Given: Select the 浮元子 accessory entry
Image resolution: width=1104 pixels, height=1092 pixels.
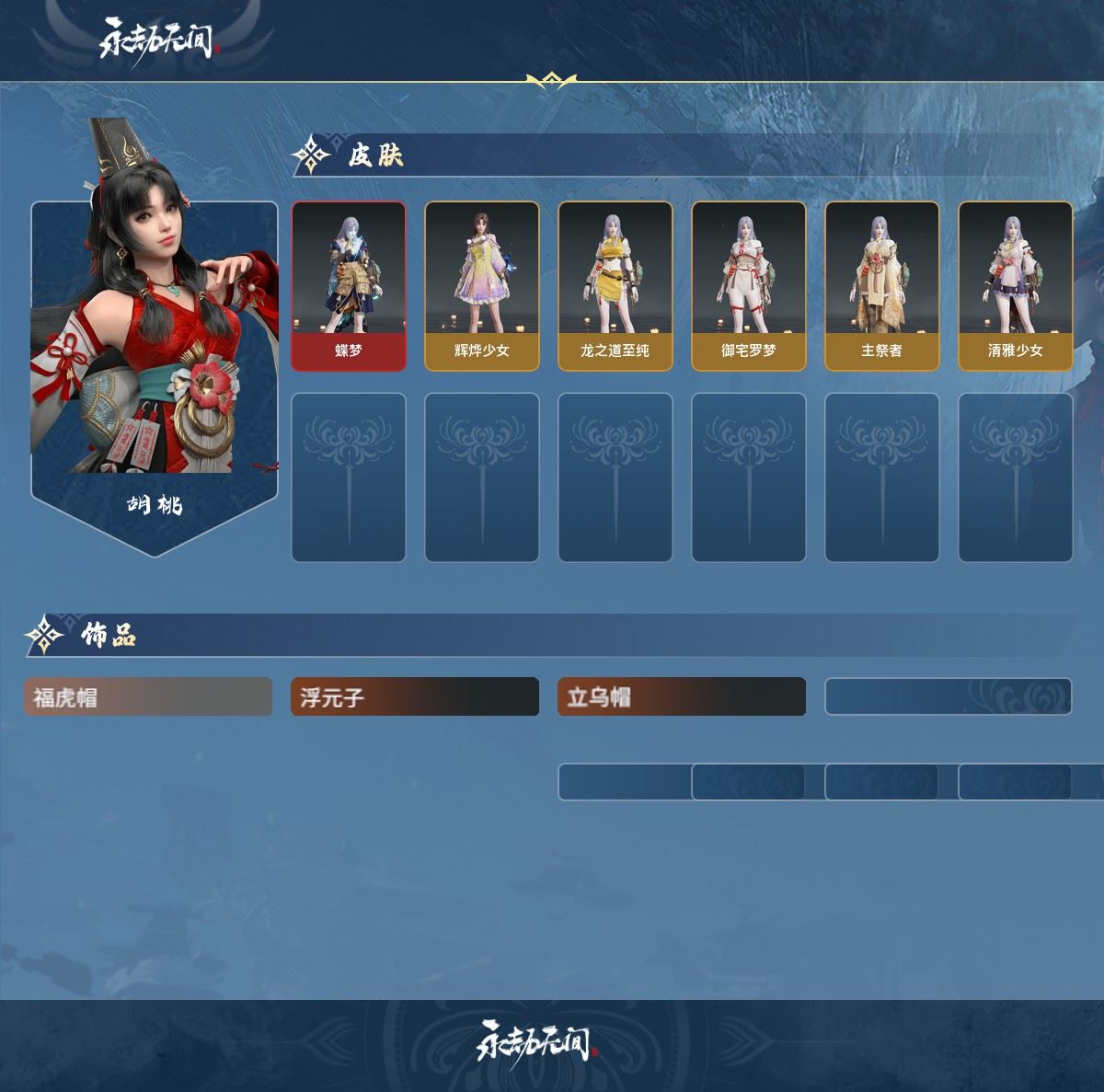Looking at the screenshot, I should tap(415, 697).
